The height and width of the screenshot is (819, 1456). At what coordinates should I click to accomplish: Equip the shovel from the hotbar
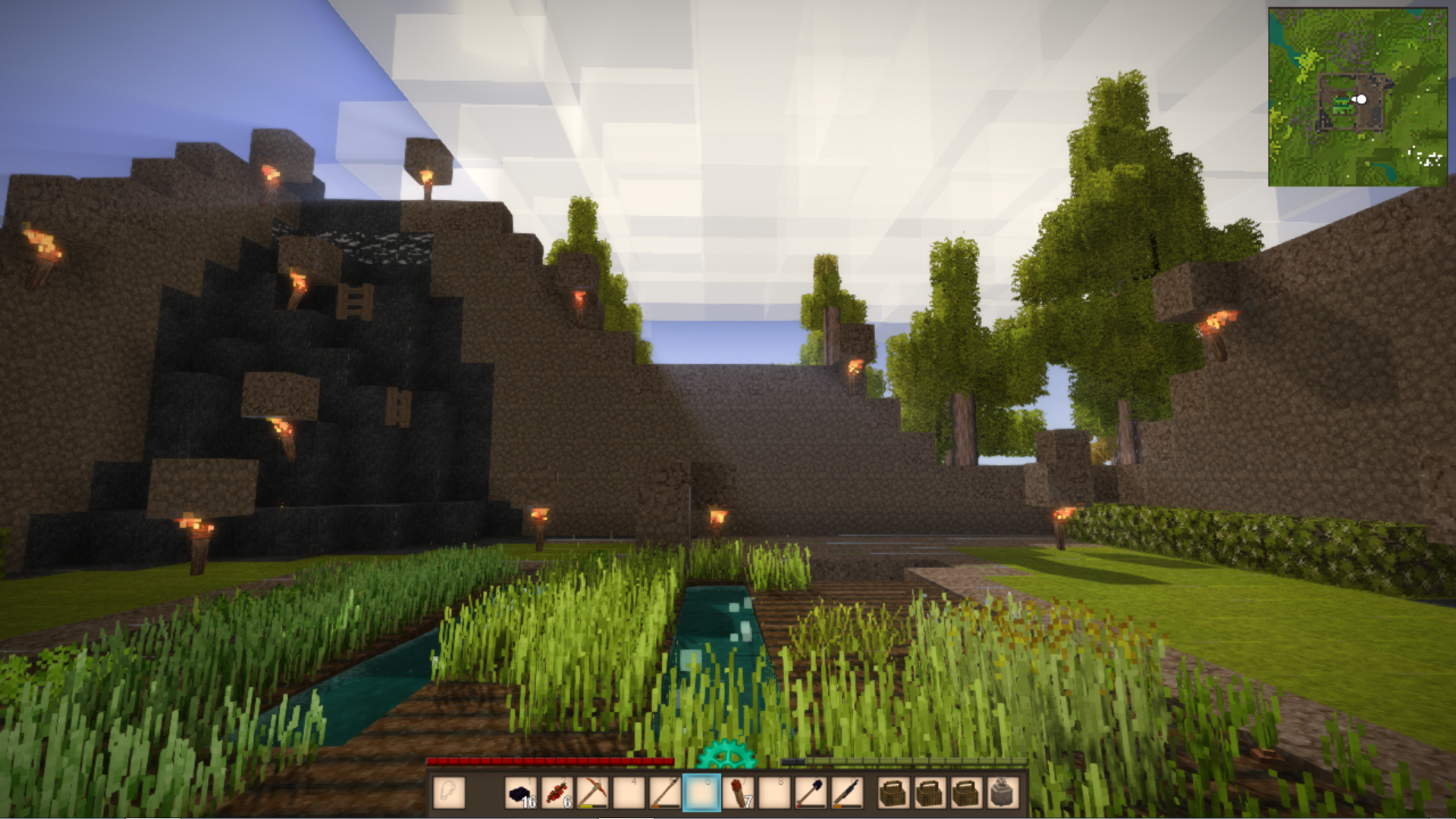(x=810, y=793)
